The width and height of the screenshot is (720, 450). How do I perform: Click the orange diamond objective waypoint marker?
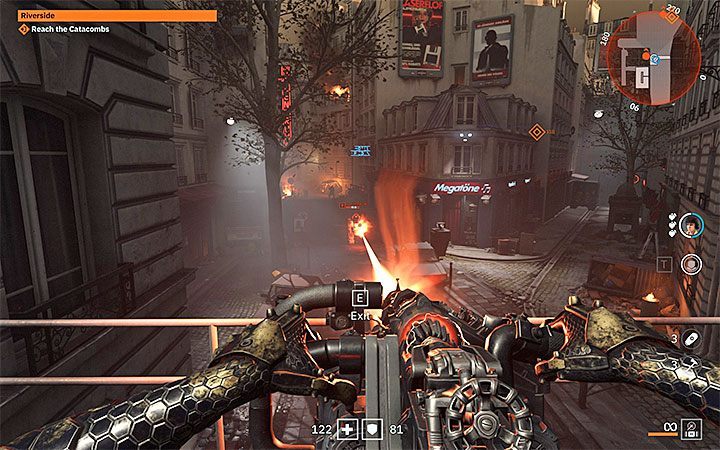[x=537, y=131]
